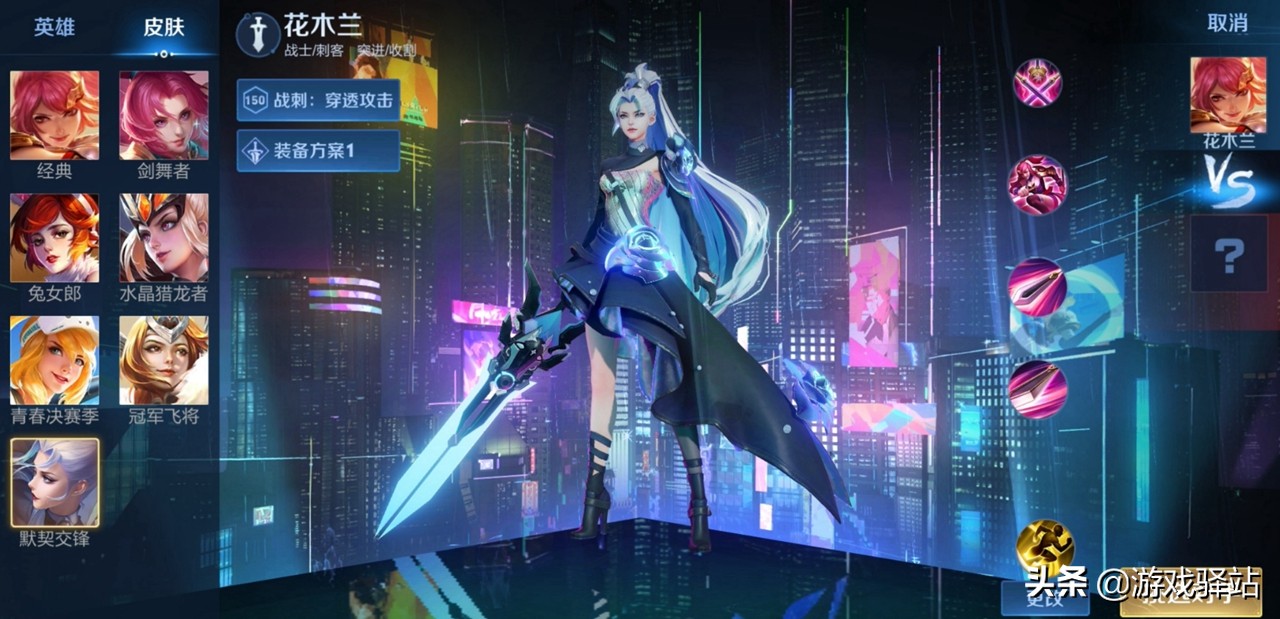Click 取消 to cancel selection

pos(1227,23)
